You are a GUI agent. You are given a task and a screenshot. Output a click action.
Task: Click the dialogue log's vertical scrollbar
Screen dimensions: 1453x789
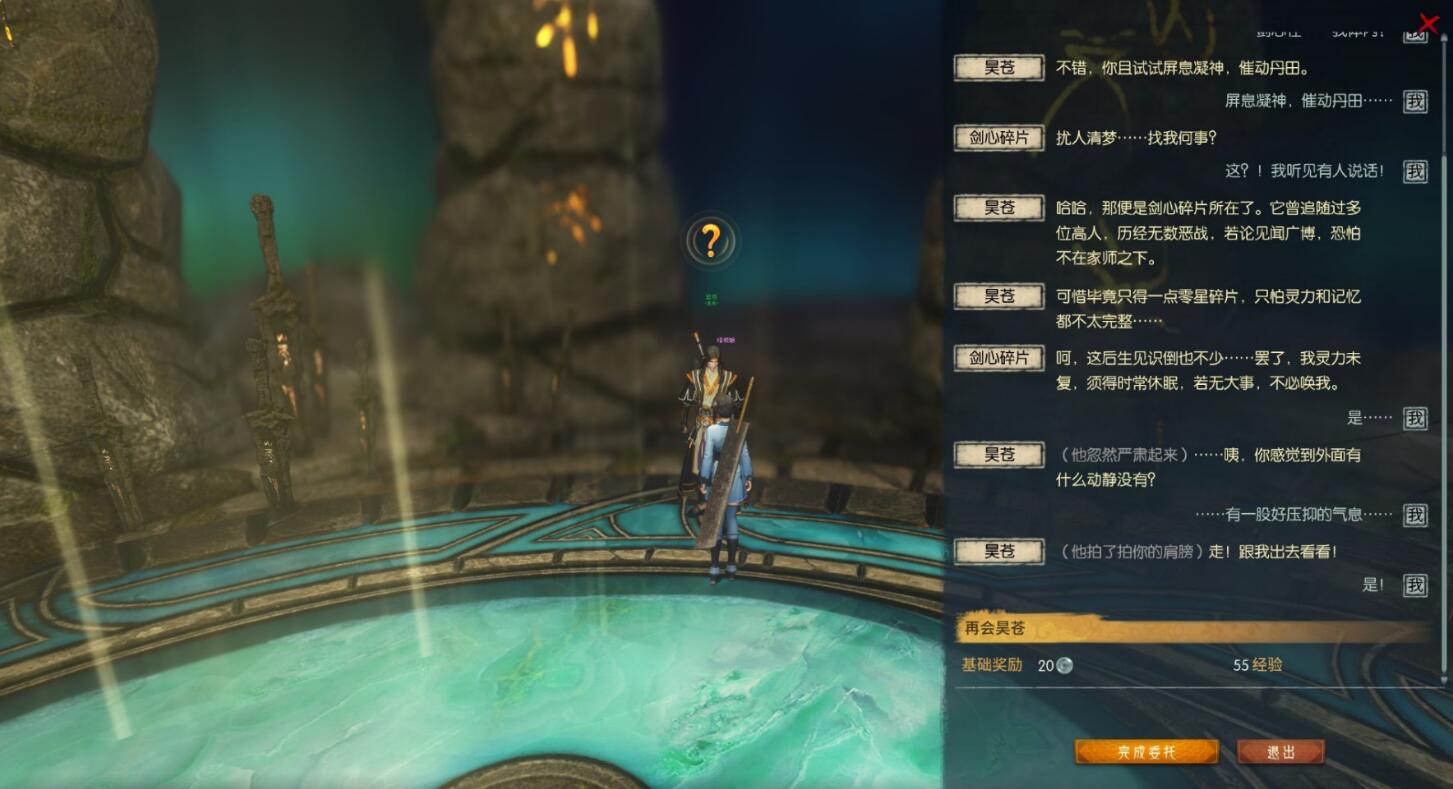1443,400
